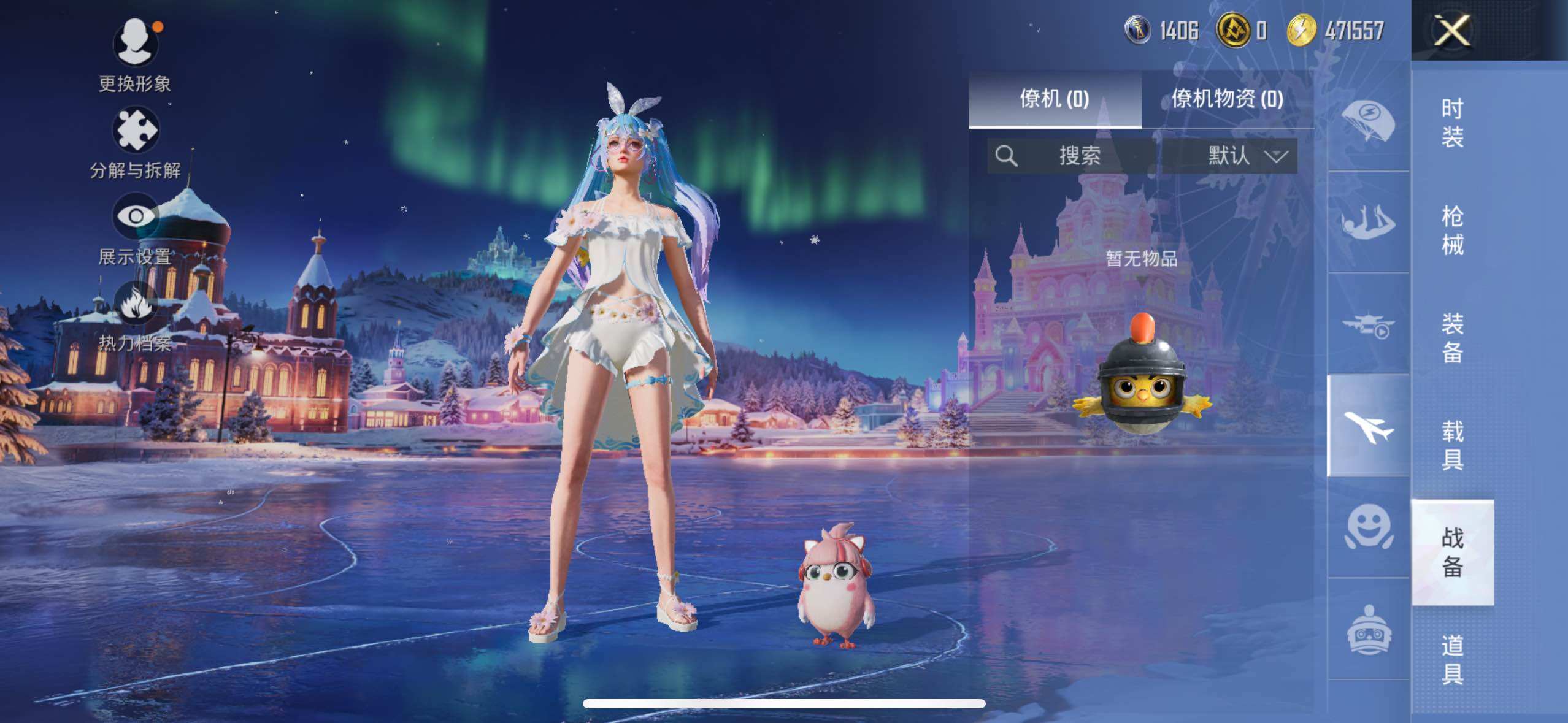Select the 载具 vehicles category
The height and width of the screenshot is (723, 1568).
click(x=1452, y=445)
